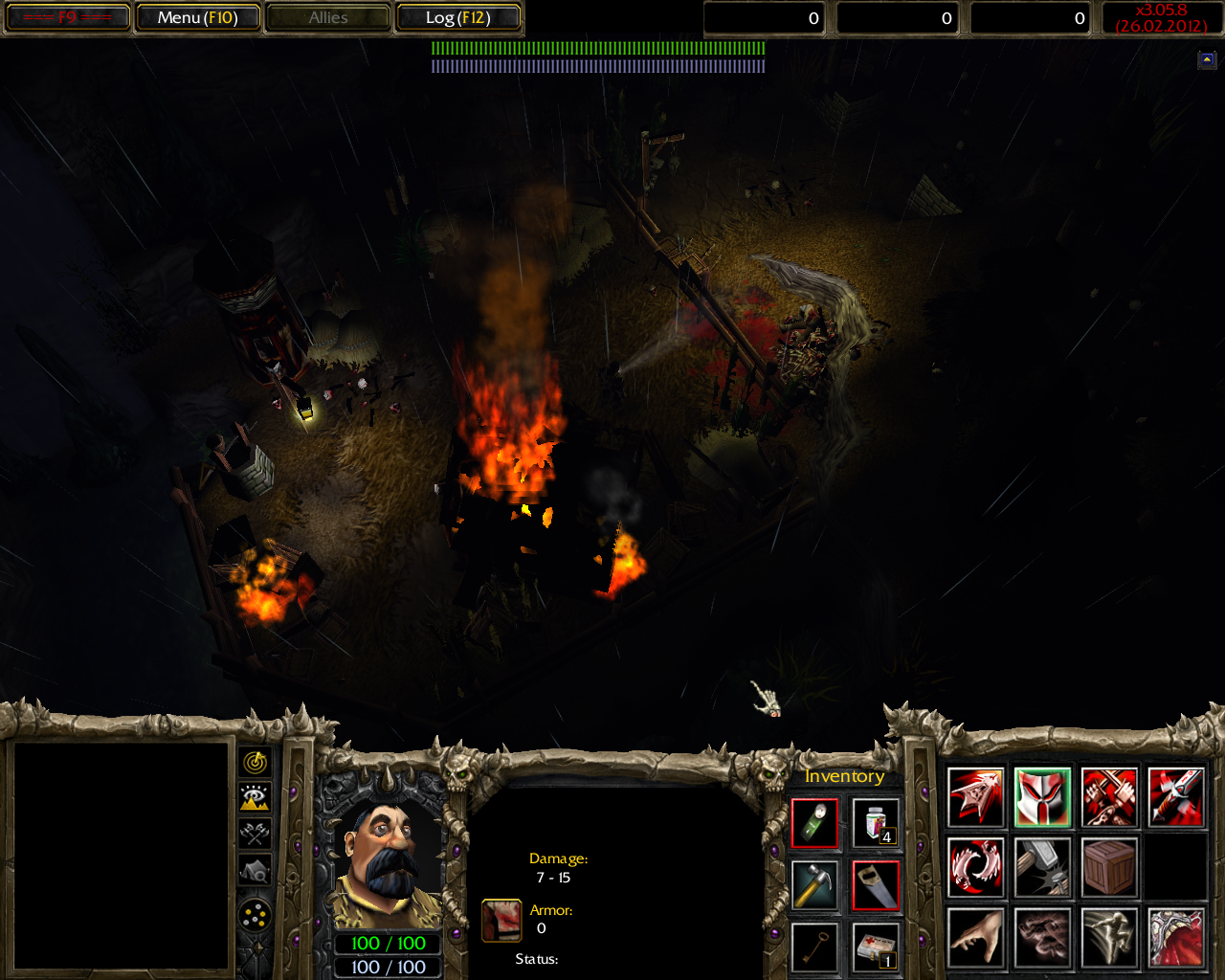Select the hammer inventory slot
The height and width of the screenshot is (980, 1225).
(814, 885)
